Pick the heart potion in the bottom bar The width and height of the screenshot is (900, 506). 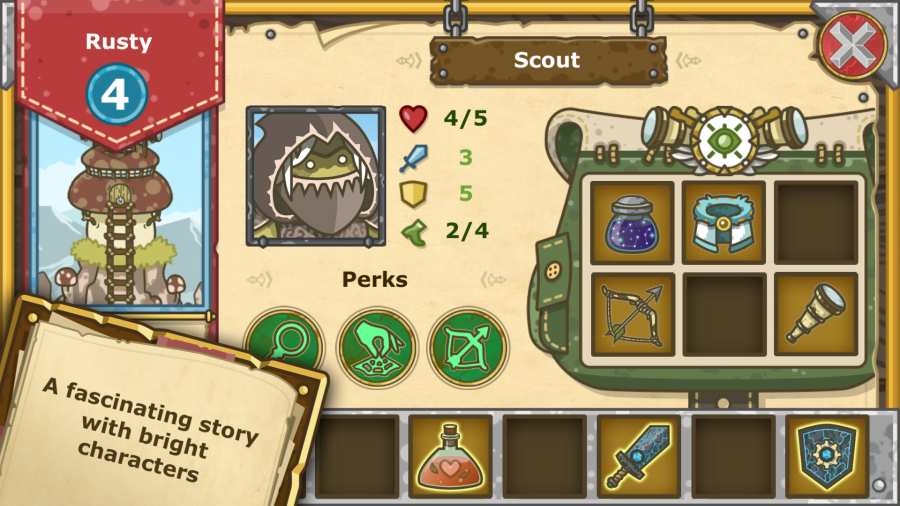coord(450,457)
